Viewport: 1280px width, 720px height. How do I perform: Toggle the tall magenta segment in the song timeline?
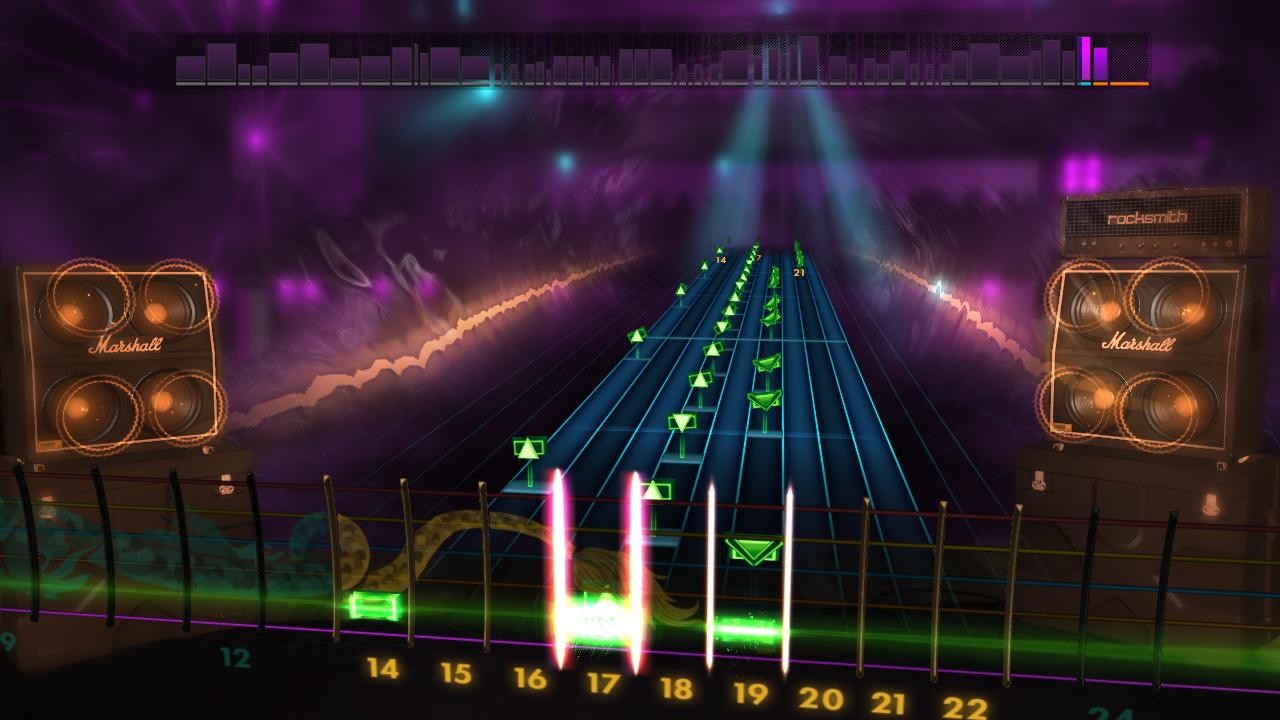[x=1085, y=58]
